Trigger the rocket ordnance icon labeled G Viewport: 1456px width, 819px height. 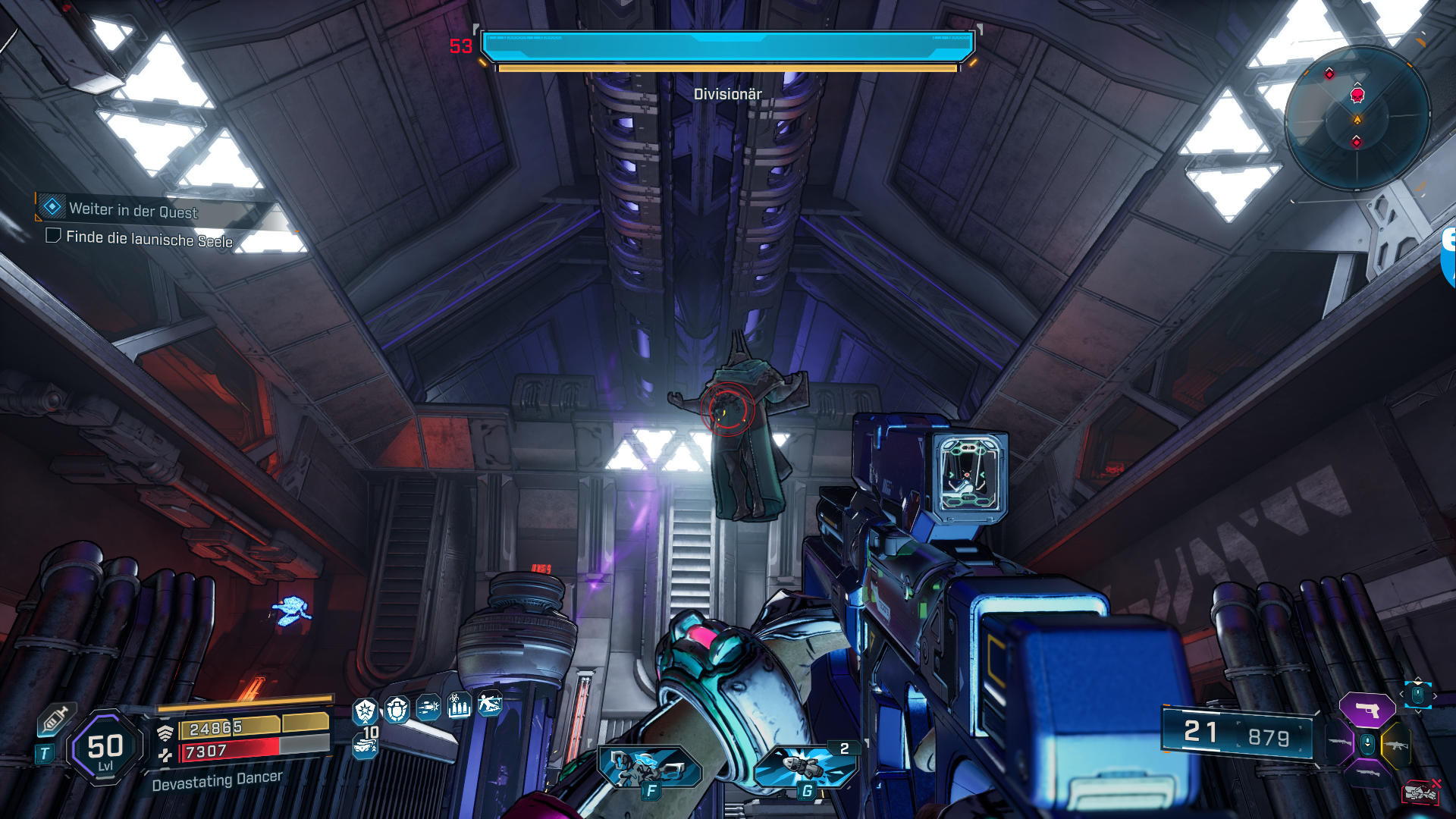tap(806, 766)
